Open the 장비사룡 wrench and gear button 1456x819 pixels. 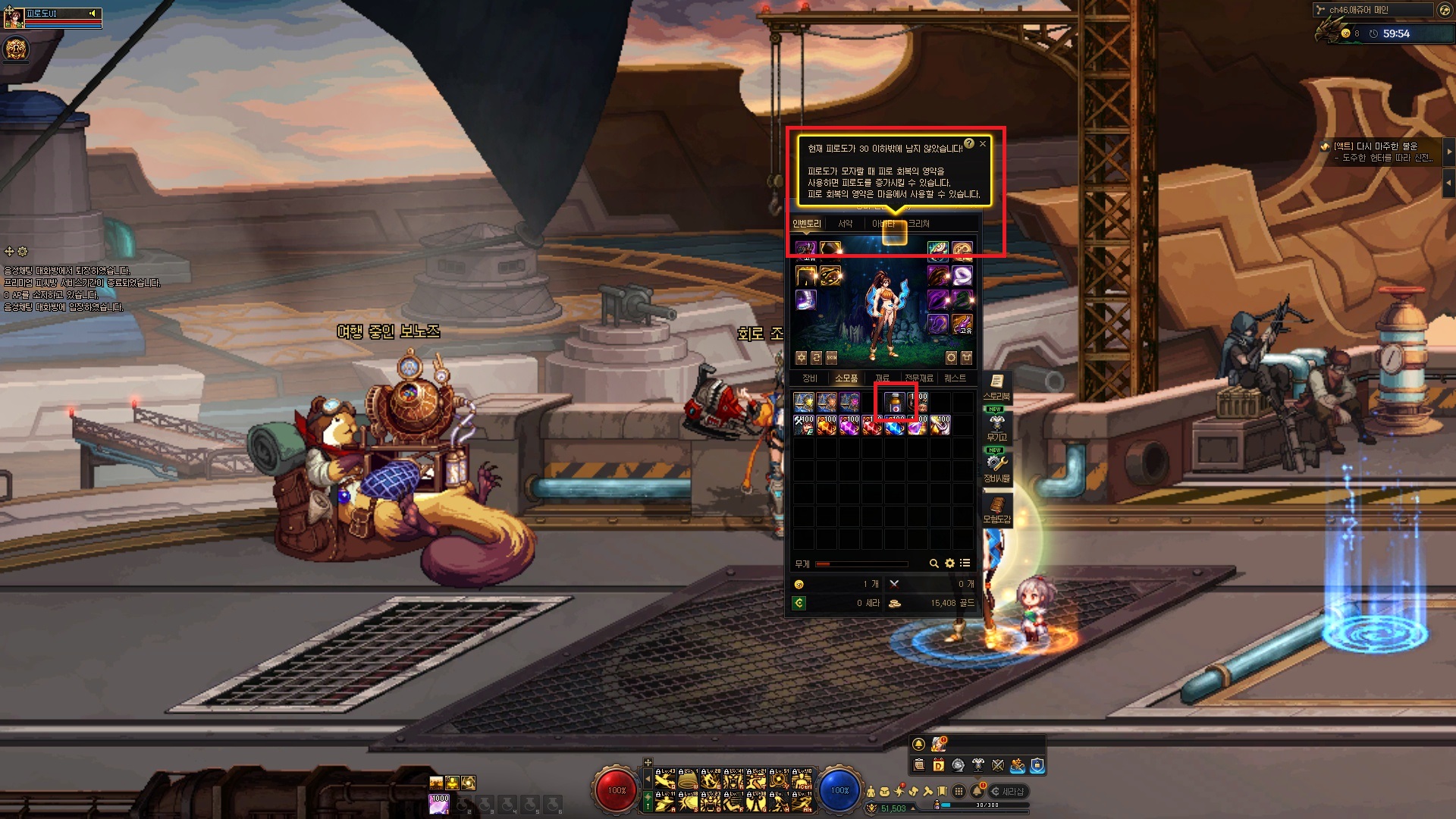pyautogui.click(x=996, y=468)
